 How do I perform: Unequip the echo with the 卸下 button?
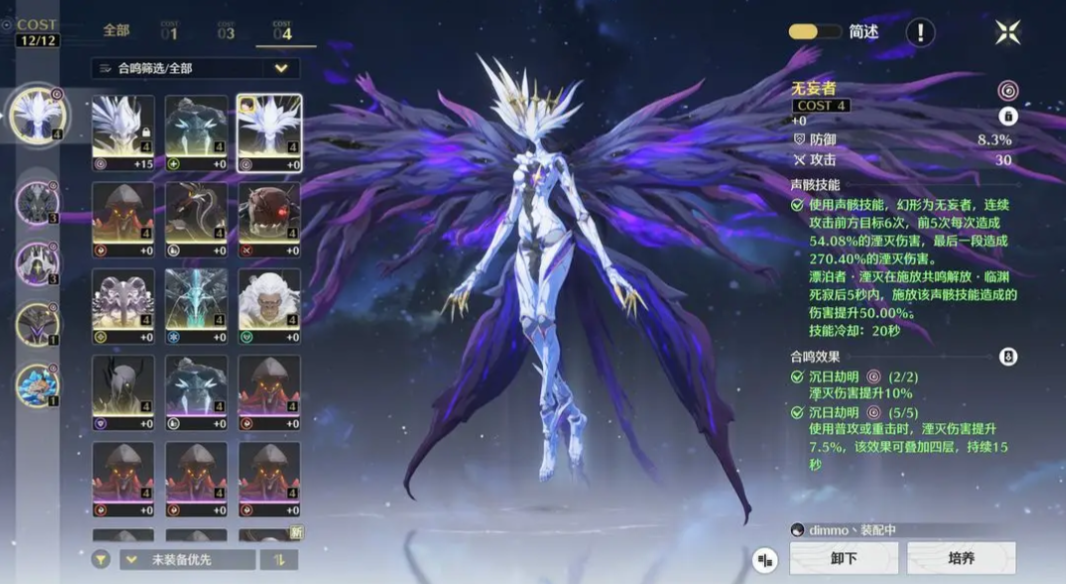pos(844,558)
